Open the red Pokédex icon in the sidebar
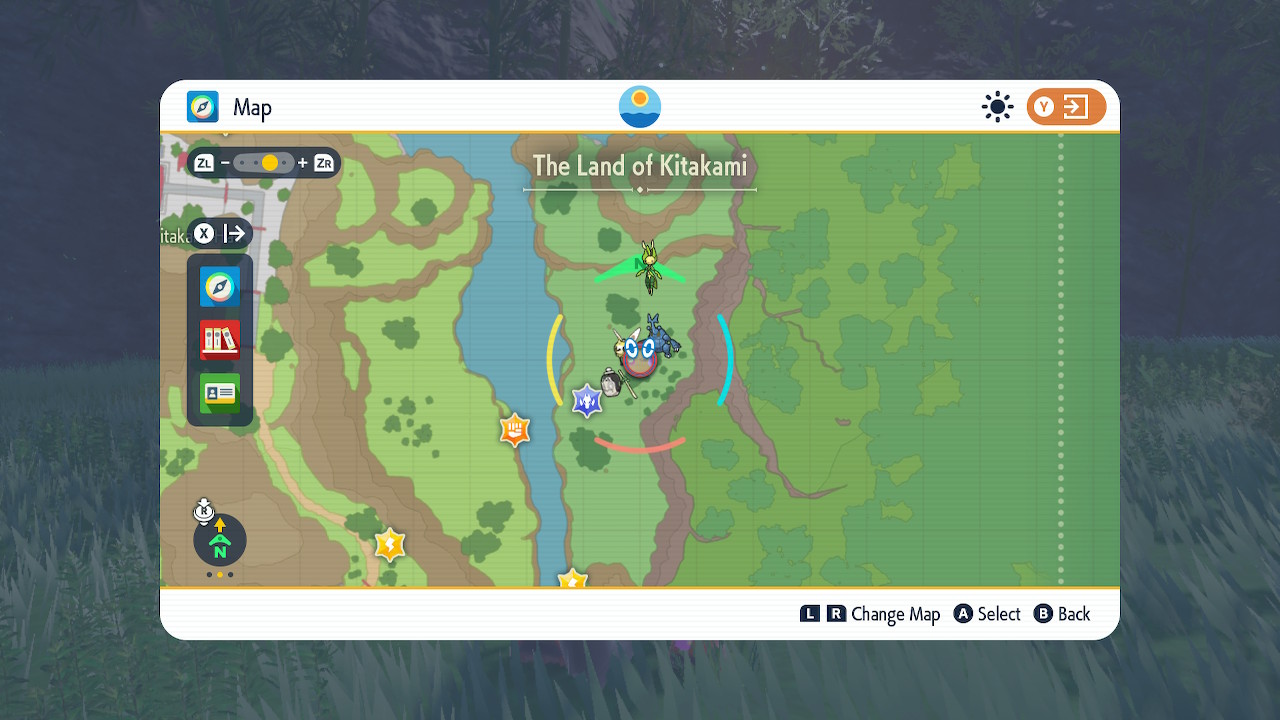1280x720 pixels. coord(219,340)
